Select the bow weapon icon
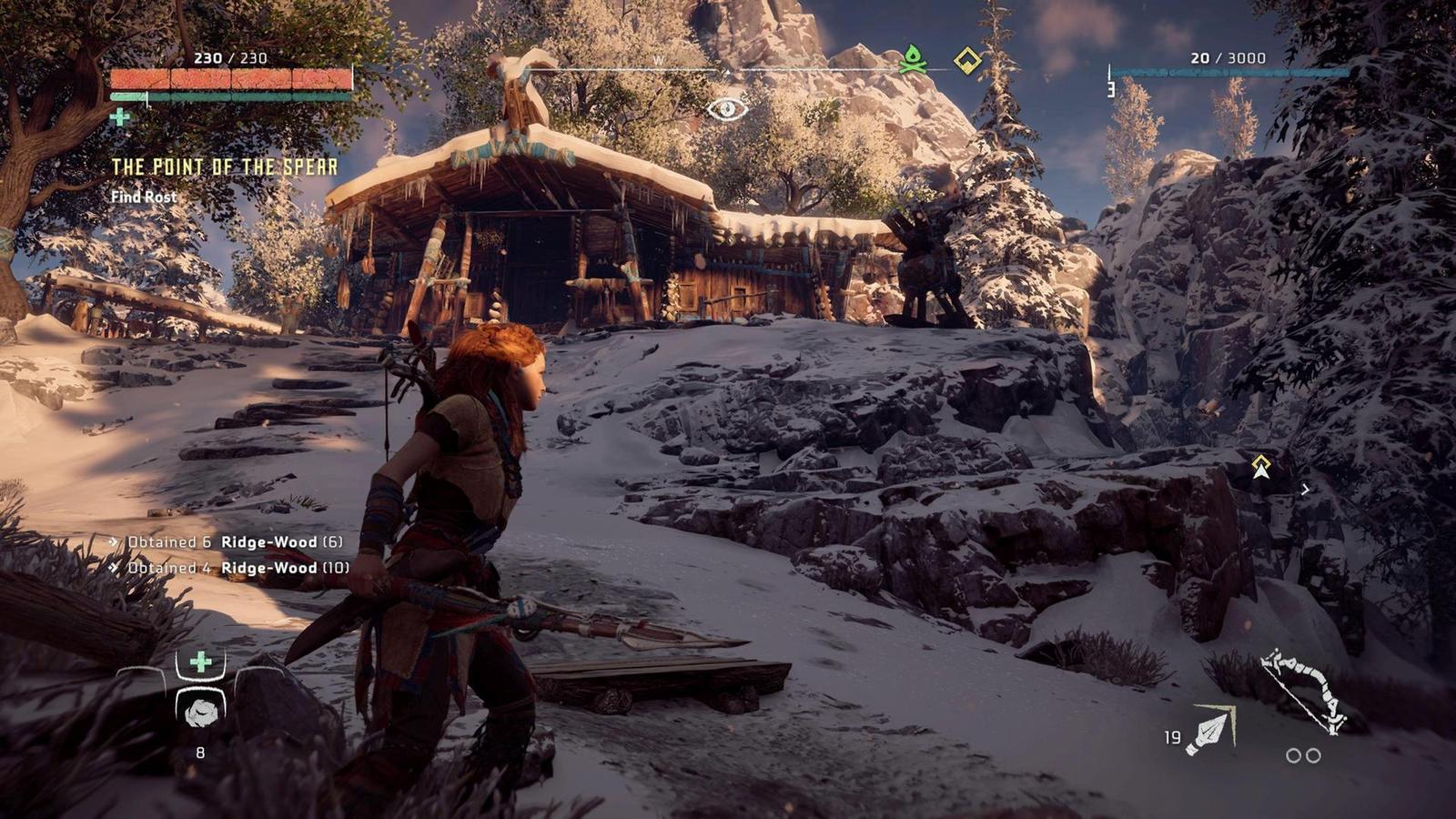 tap(1304, 692)
